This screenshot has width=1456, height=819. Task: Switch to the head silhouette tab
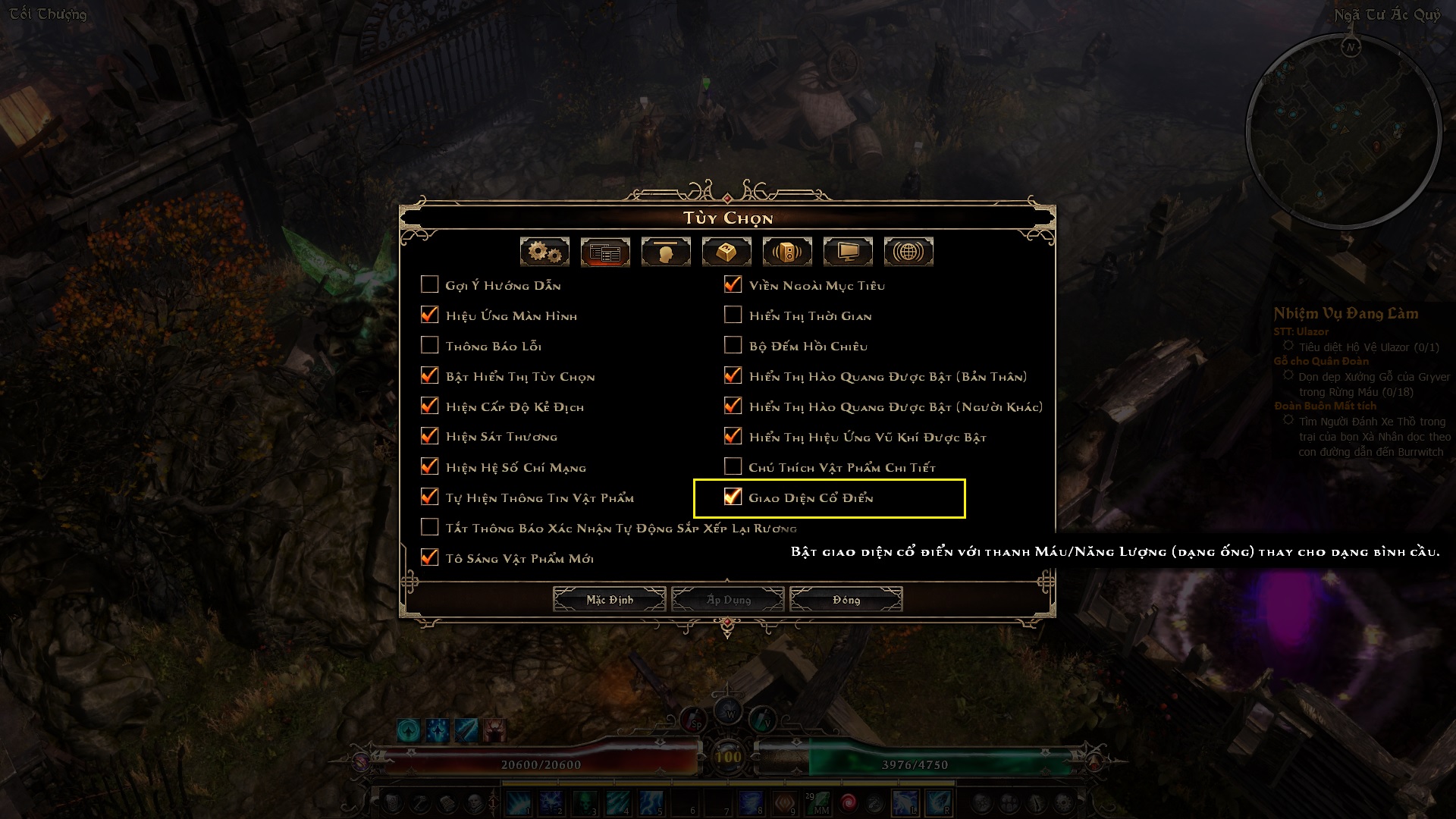(666, 252)
